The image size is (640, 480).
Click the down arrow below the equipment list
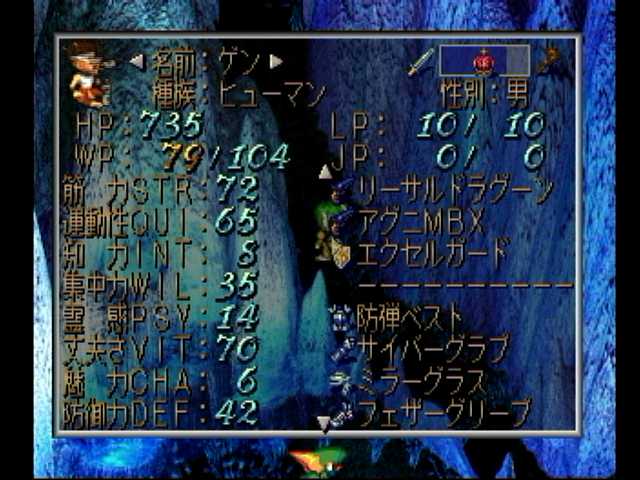tap(323, 425)
